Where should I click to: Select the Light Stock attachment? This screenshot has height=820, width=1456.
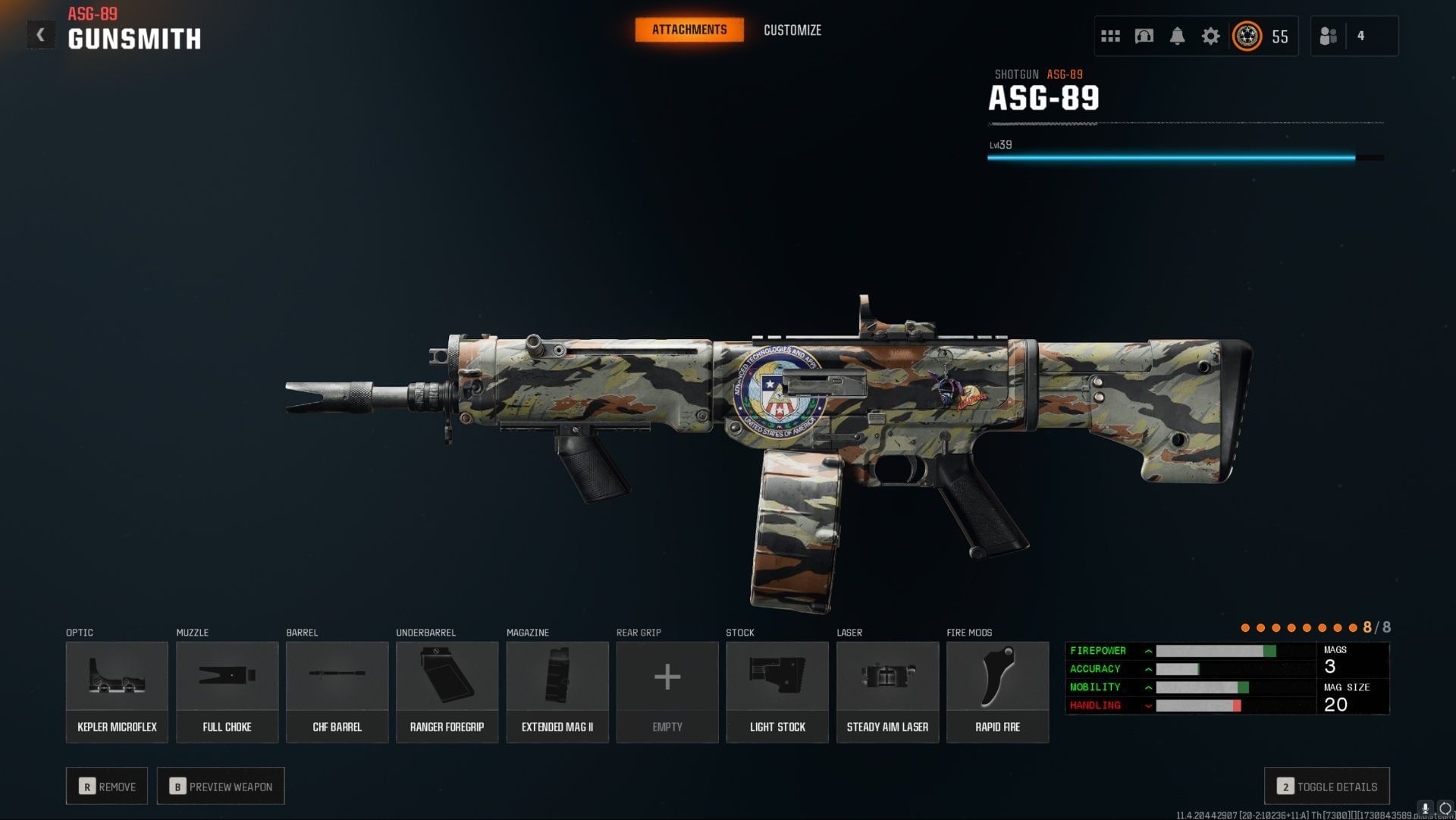[x=777, y=690]
